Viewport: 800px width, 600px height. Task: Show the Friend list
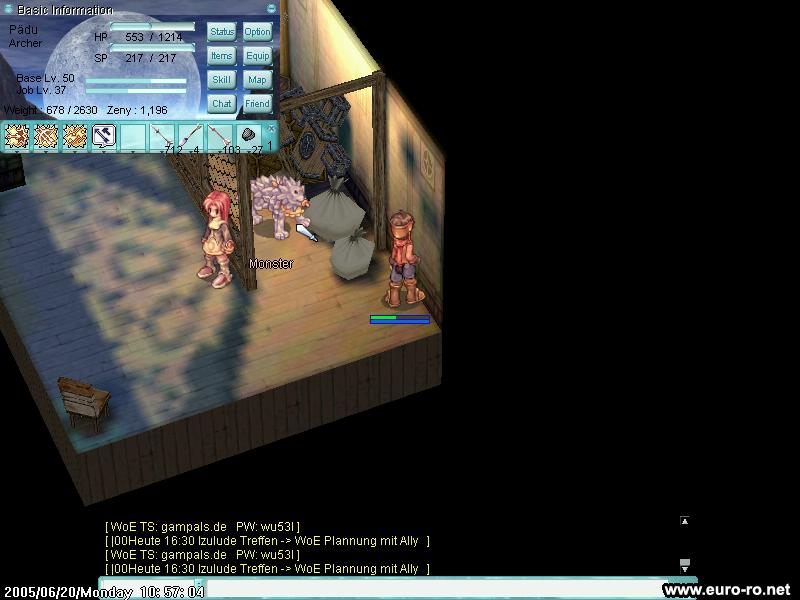pos(257,104)
